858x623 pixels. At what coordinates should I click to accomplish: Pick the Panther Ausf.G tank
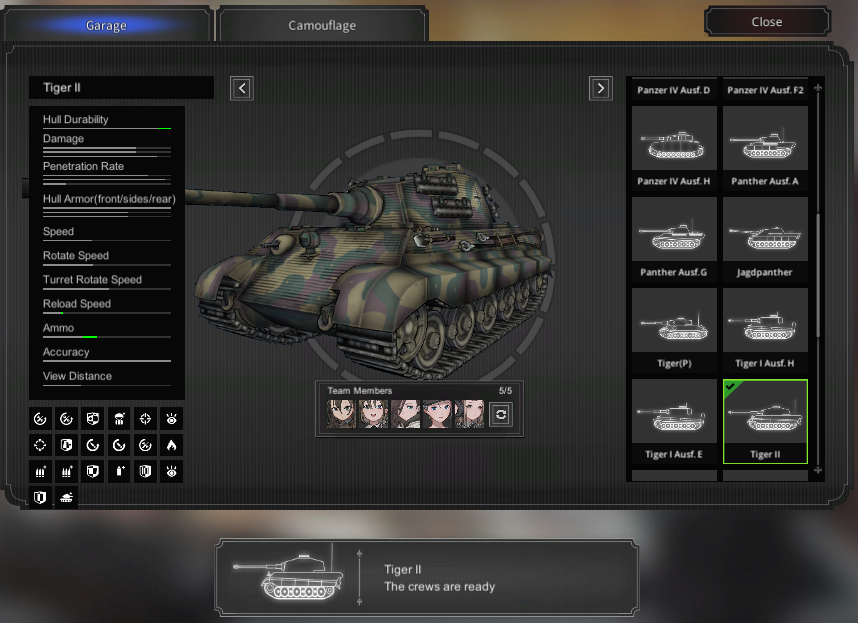coord(674,238)
